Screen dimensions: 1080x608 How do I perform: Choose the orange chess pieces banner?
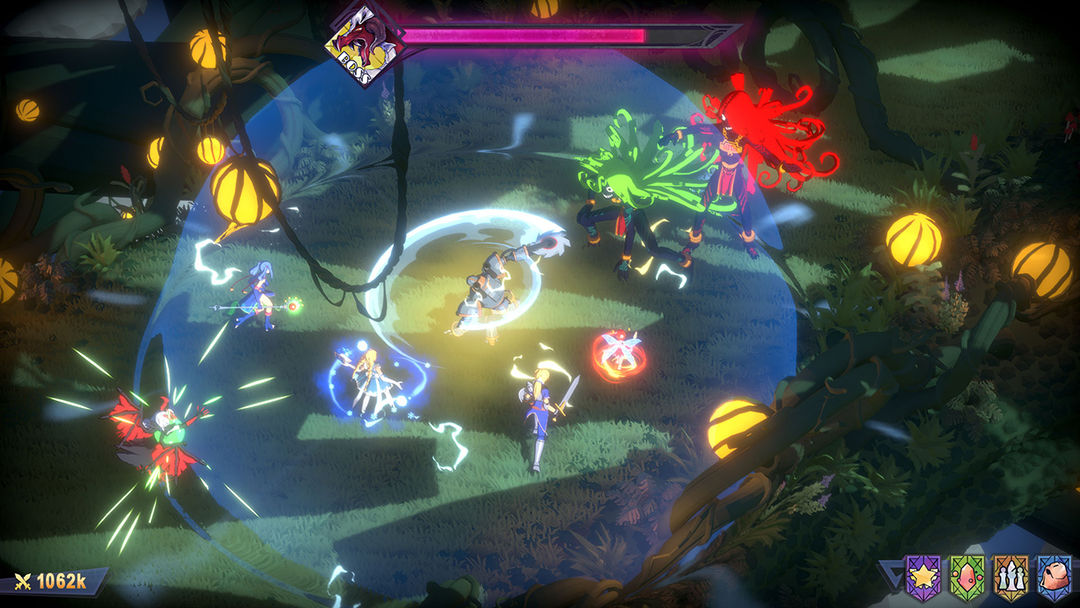point(1009,577)
